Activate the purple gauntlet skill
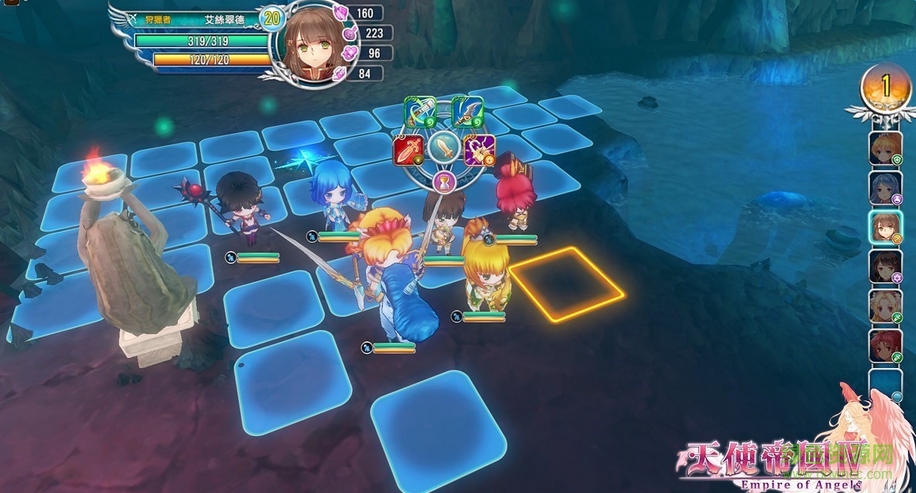The image size is (916, 493). [x=480, y=150]
